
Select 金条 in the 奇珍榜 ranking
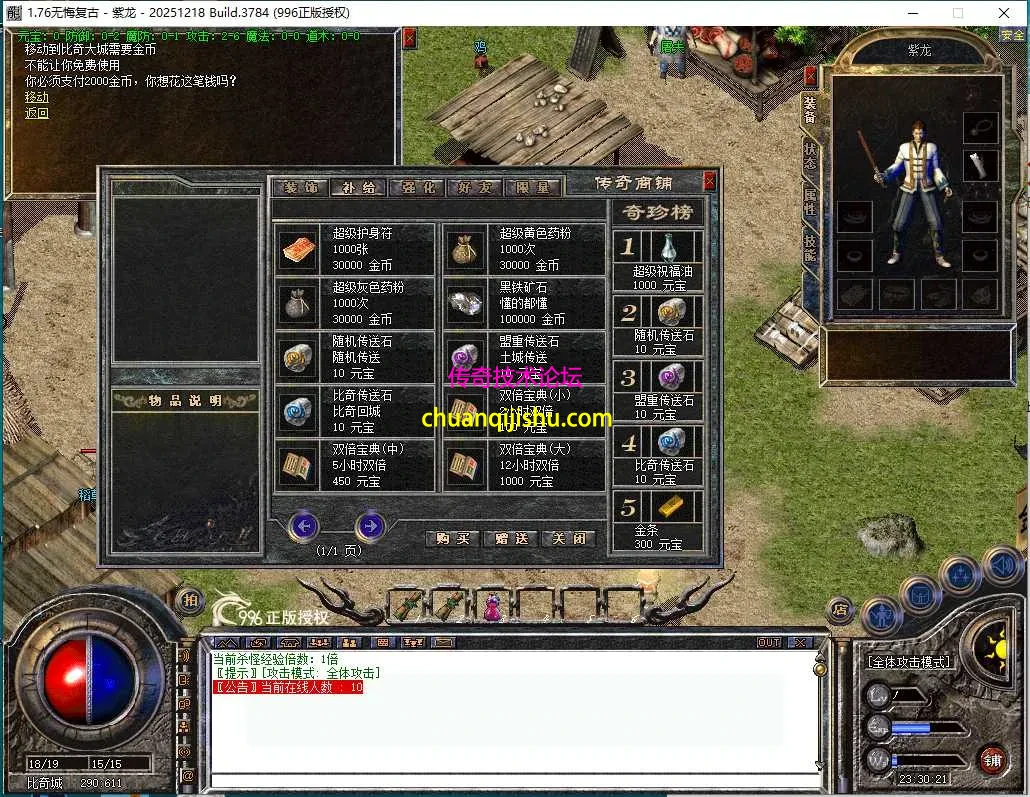(658, 520)
